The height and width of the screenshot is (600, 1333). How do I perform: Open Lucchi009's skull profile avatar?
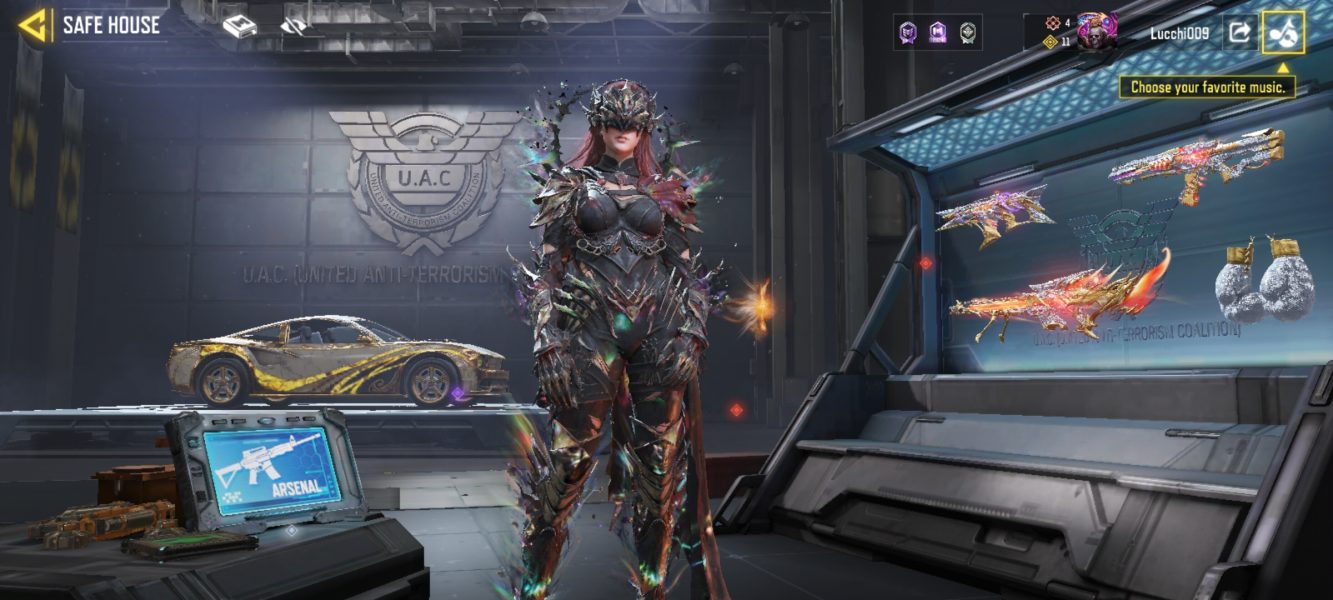coord(1096,32)
